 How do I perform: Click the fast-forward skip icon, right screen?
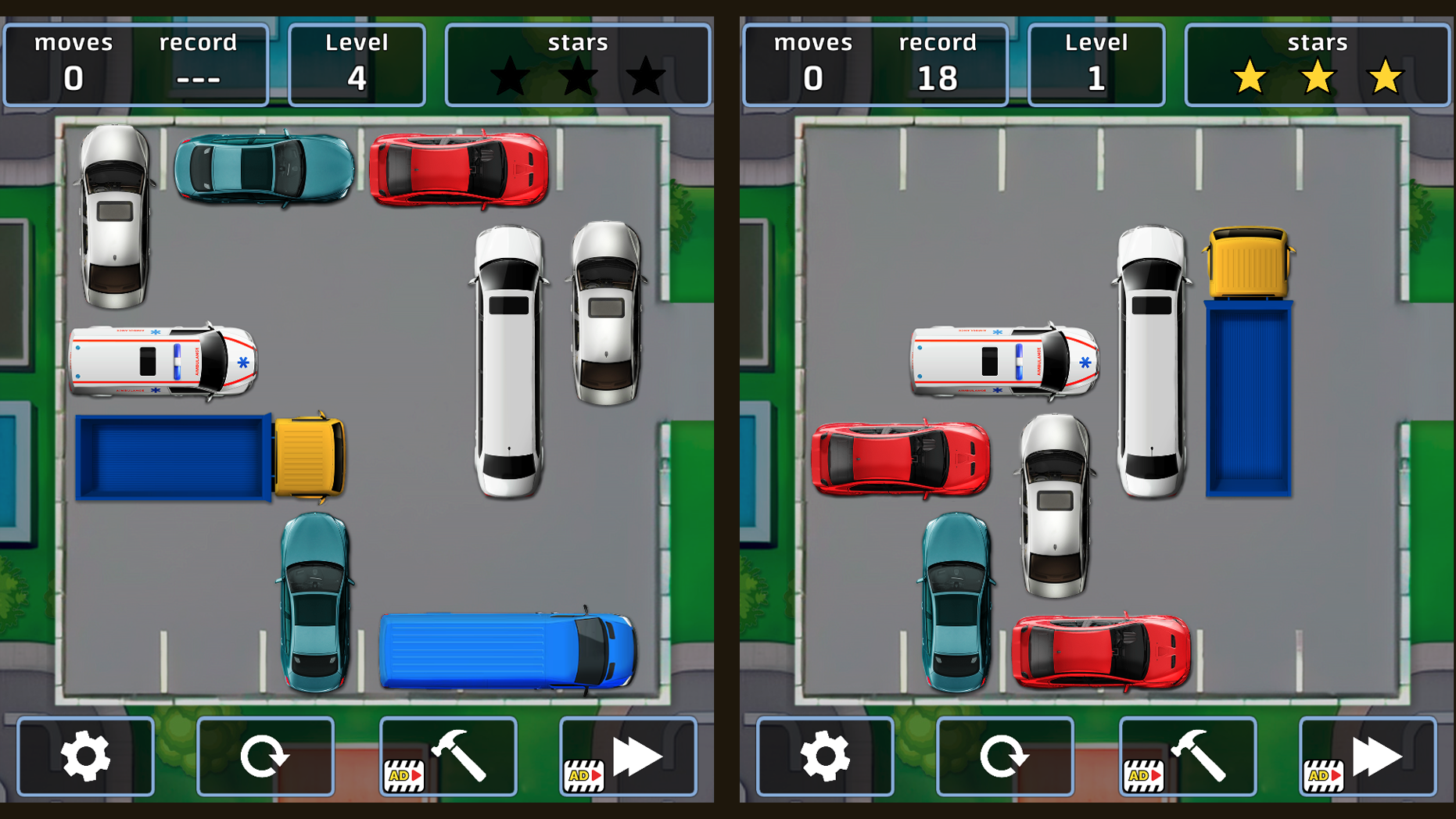(x=1376, y=754)
